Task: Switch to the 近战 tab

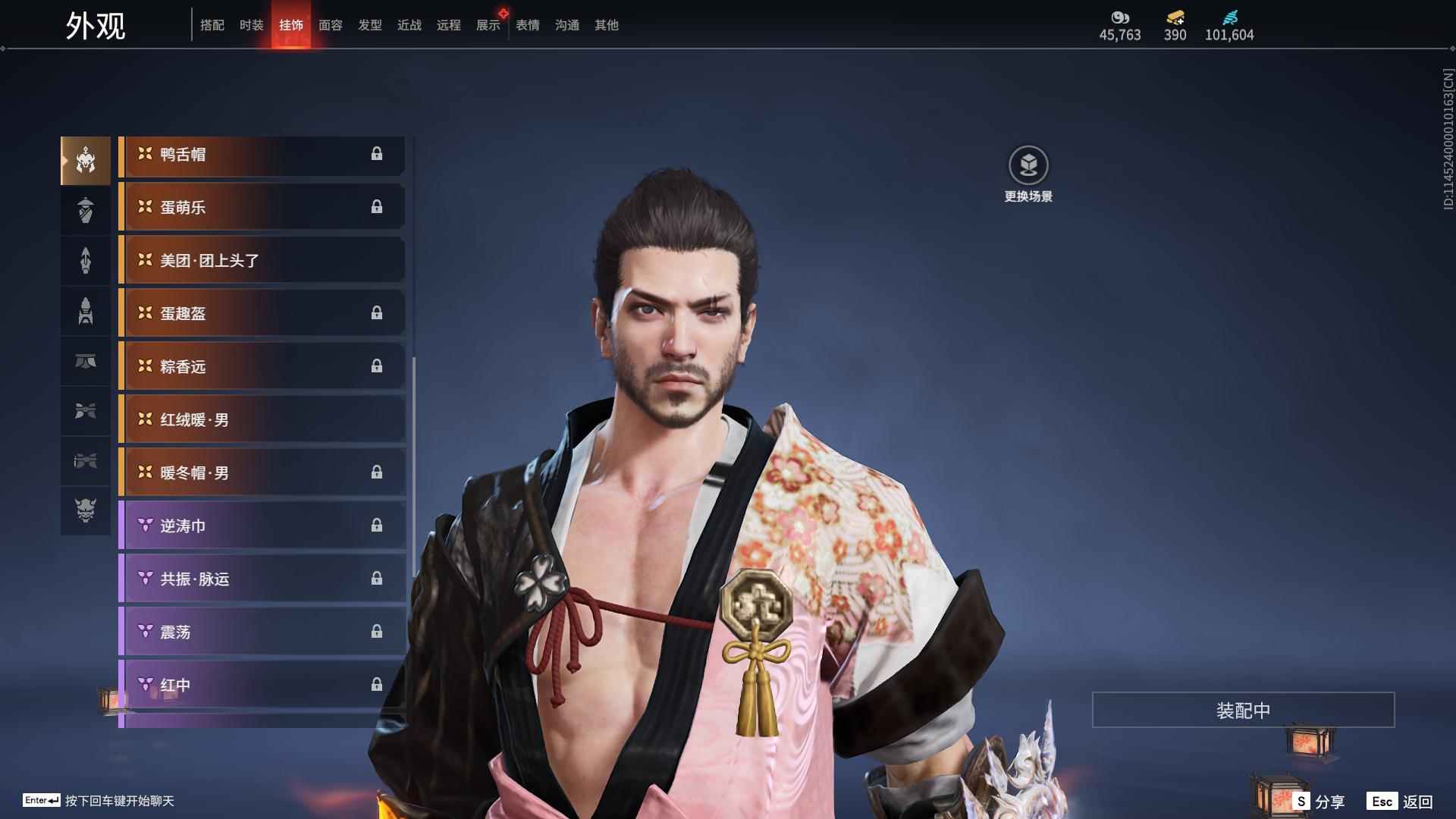Action: (x=409, y=25)
